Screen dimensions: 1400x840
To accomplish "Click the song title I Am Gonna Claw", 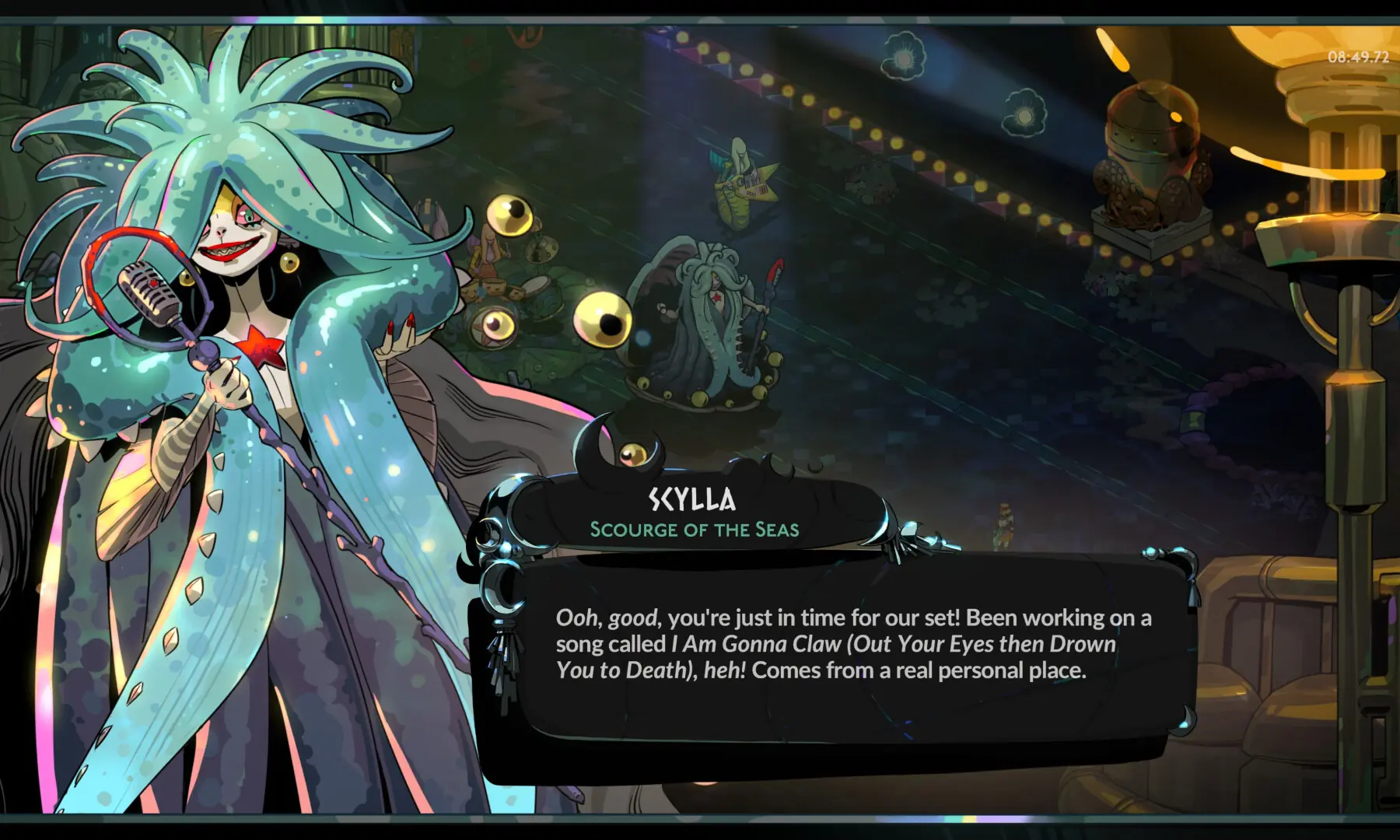I will point(751,643).
